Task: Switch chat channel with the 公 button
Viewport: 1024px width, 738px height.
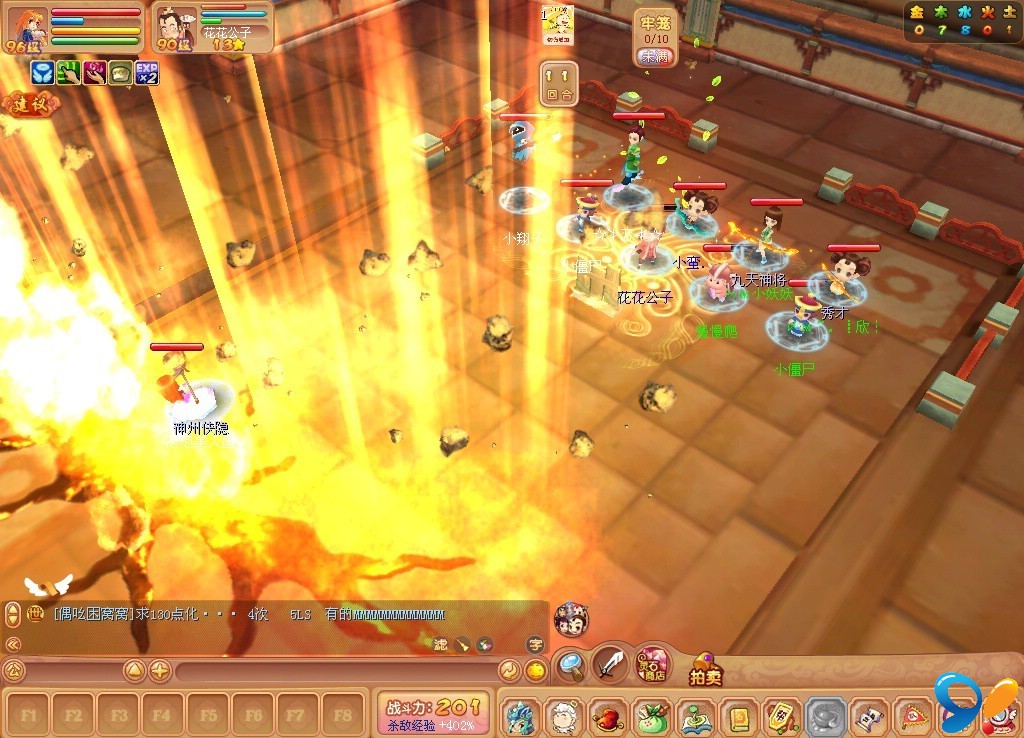Action: click(x=14, y=670)
